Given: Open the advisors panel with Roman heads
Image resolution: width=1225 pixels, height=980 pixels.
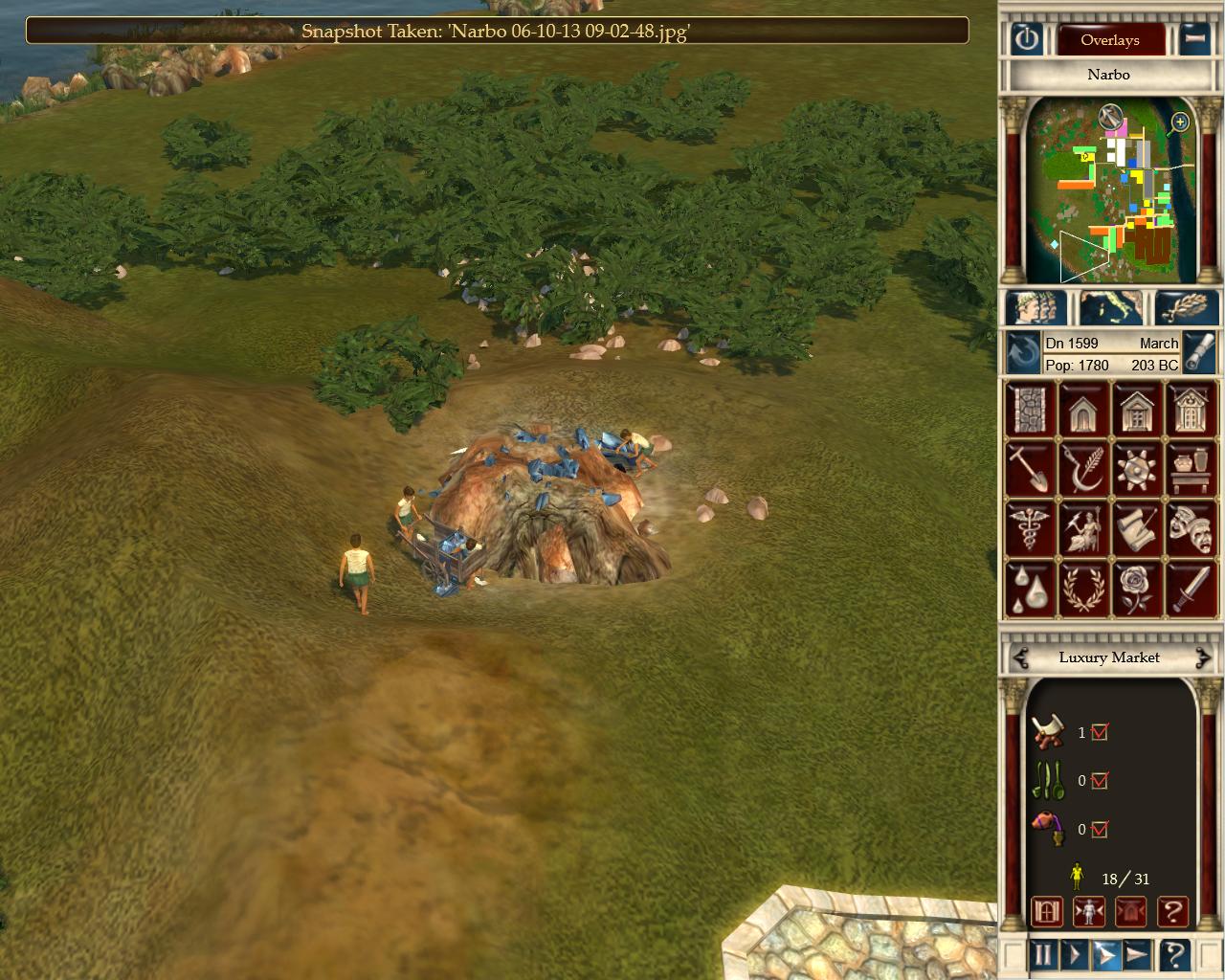Looking at the screenshot, I should [x=1036, y=308].
